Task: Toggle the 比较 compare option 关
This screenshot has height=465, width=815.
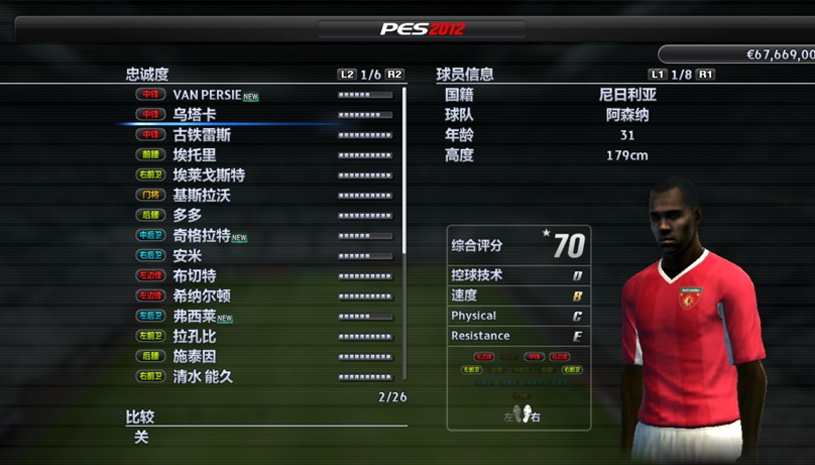Action: tap(141, 436)
